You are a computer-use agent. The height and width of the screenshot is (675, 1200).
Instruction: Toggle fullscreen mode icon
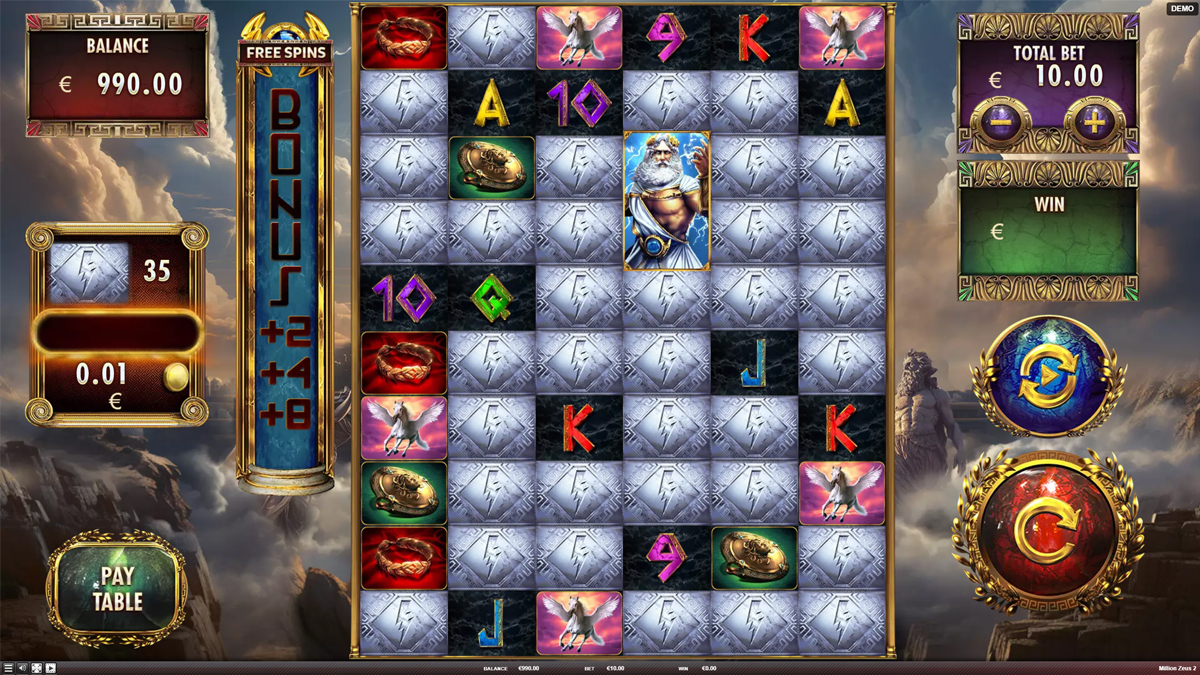pyautogui.click(x=36, y=668)
